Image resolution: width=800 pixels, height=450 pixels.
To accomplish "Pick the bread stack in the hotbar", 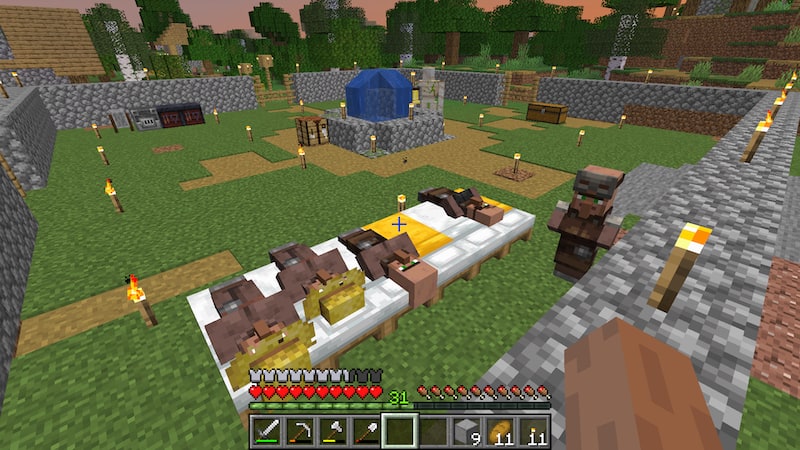I will click(x=499, y=431).
